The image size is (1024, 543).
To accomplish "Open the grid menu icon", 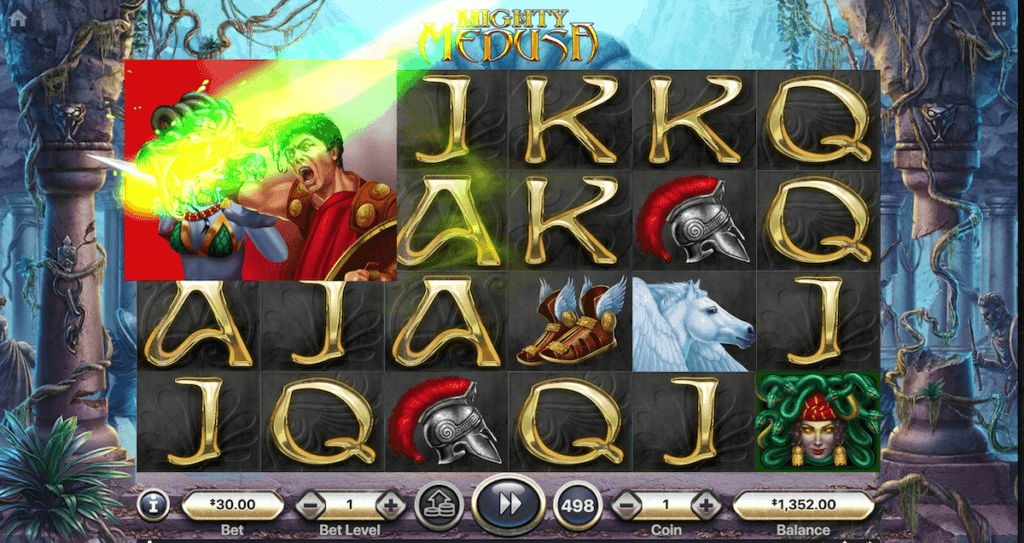I will click(998, 18).
